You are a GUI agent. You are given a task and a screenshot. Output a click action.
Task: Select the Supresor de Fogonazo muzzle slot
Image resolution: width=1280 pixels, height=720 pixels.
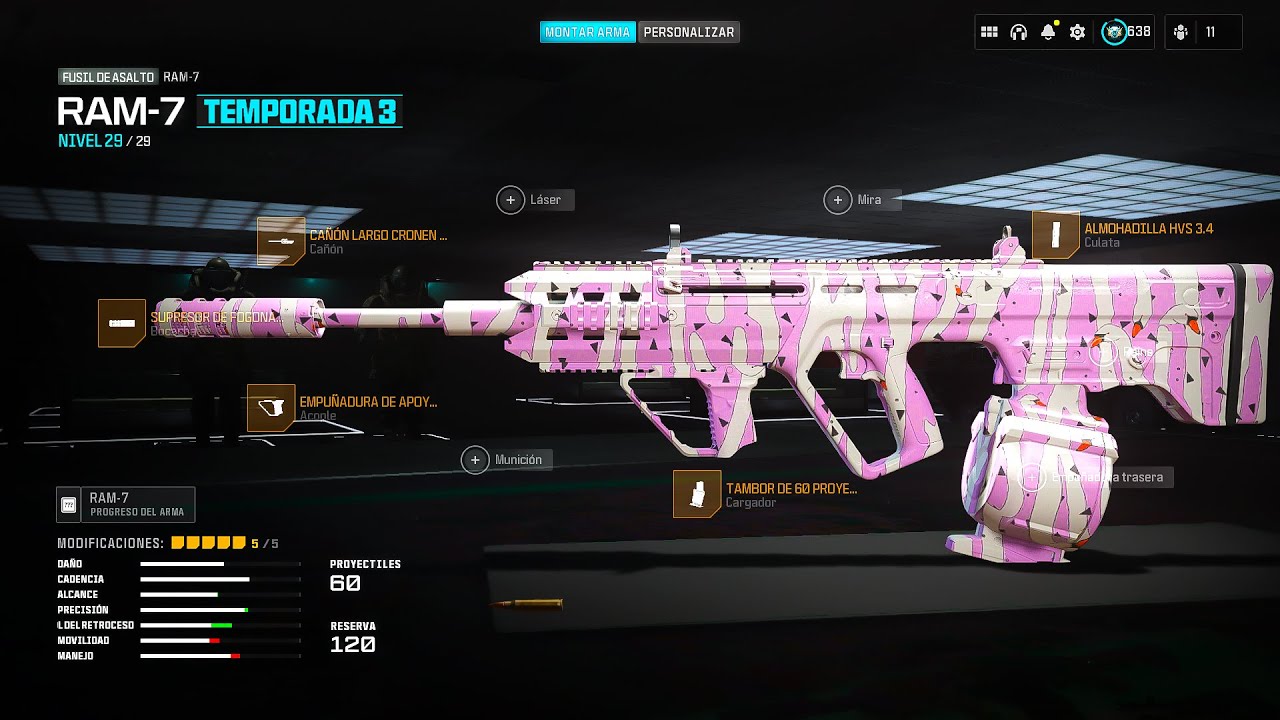[x=122, y=323]
